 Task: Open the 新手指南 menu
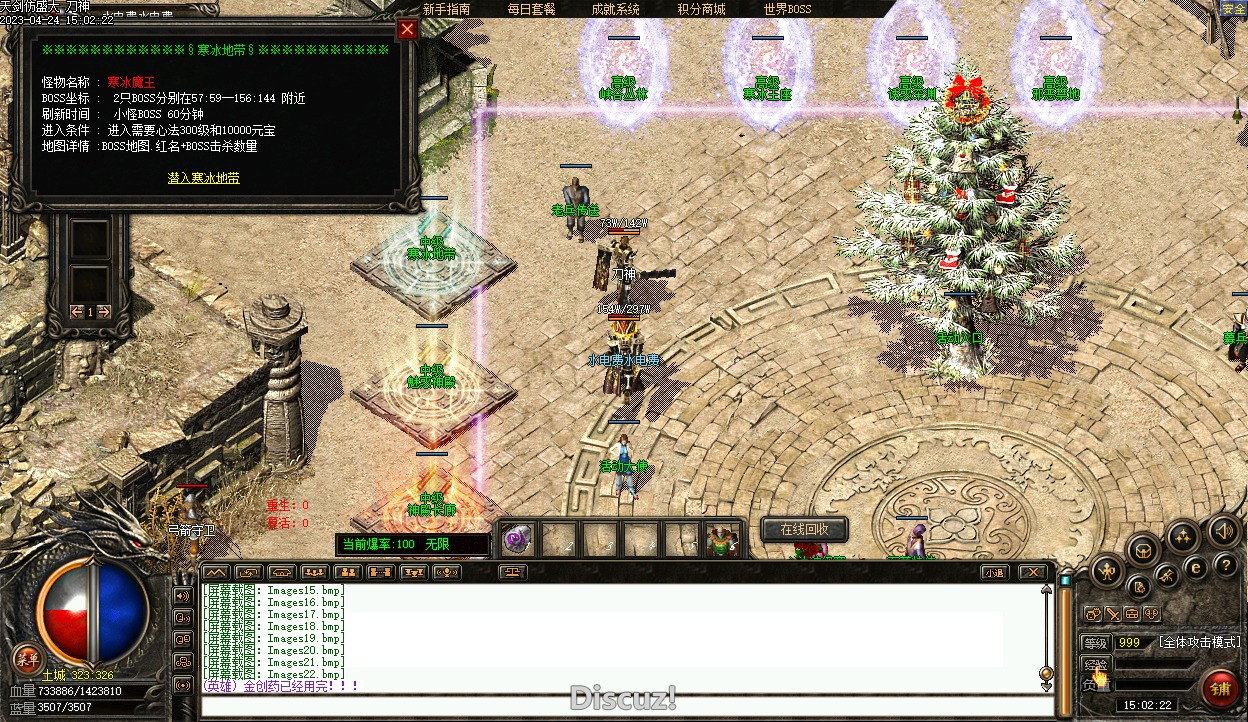click(447, 9)
